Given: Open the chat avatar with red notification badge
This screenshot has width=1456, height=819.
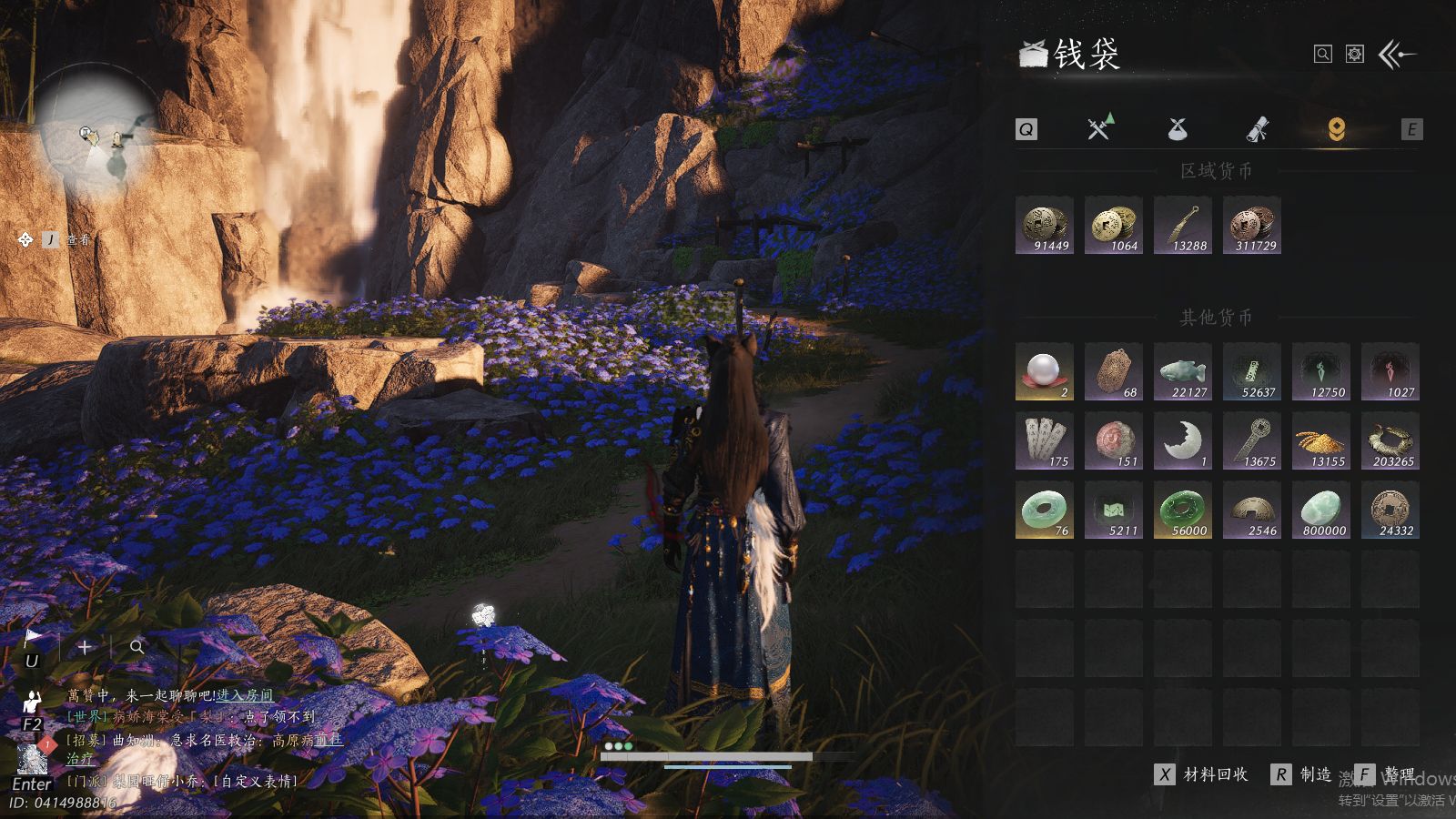Looking at the screenshot, I should [x=33, y=757].
